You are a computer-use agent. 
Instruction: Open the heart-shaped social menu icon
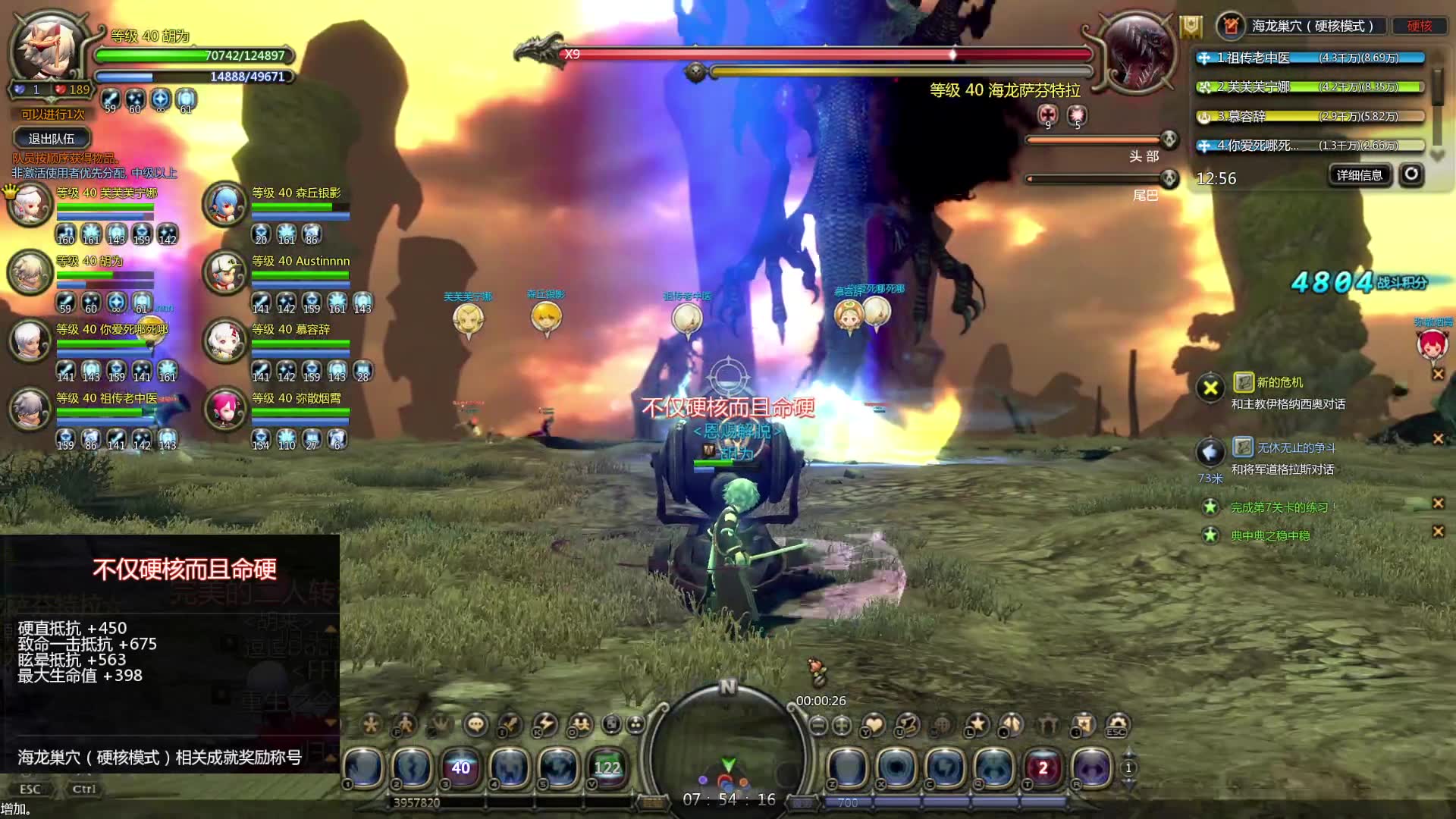[874, 725]
